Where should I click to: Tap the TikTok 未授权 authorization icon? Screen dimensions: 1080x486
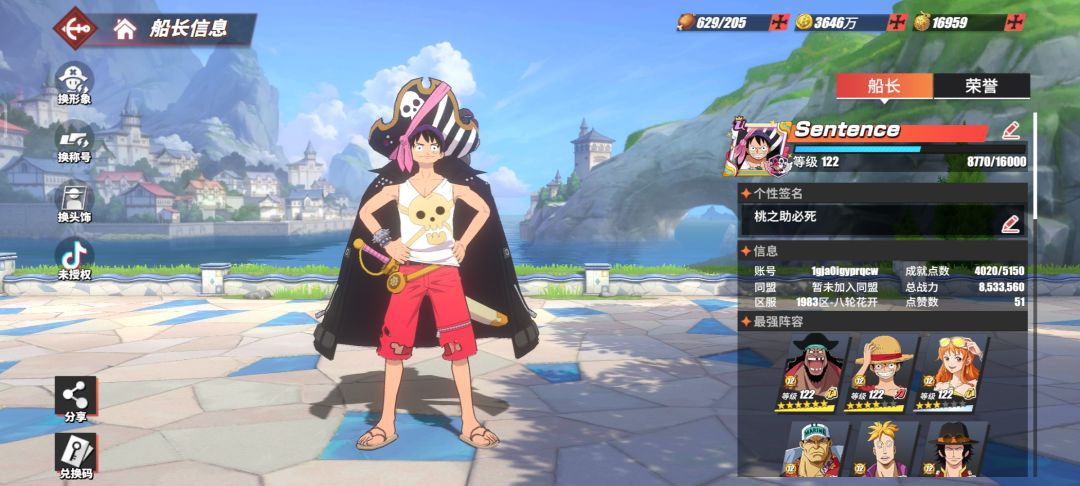(x=75, y=258)
